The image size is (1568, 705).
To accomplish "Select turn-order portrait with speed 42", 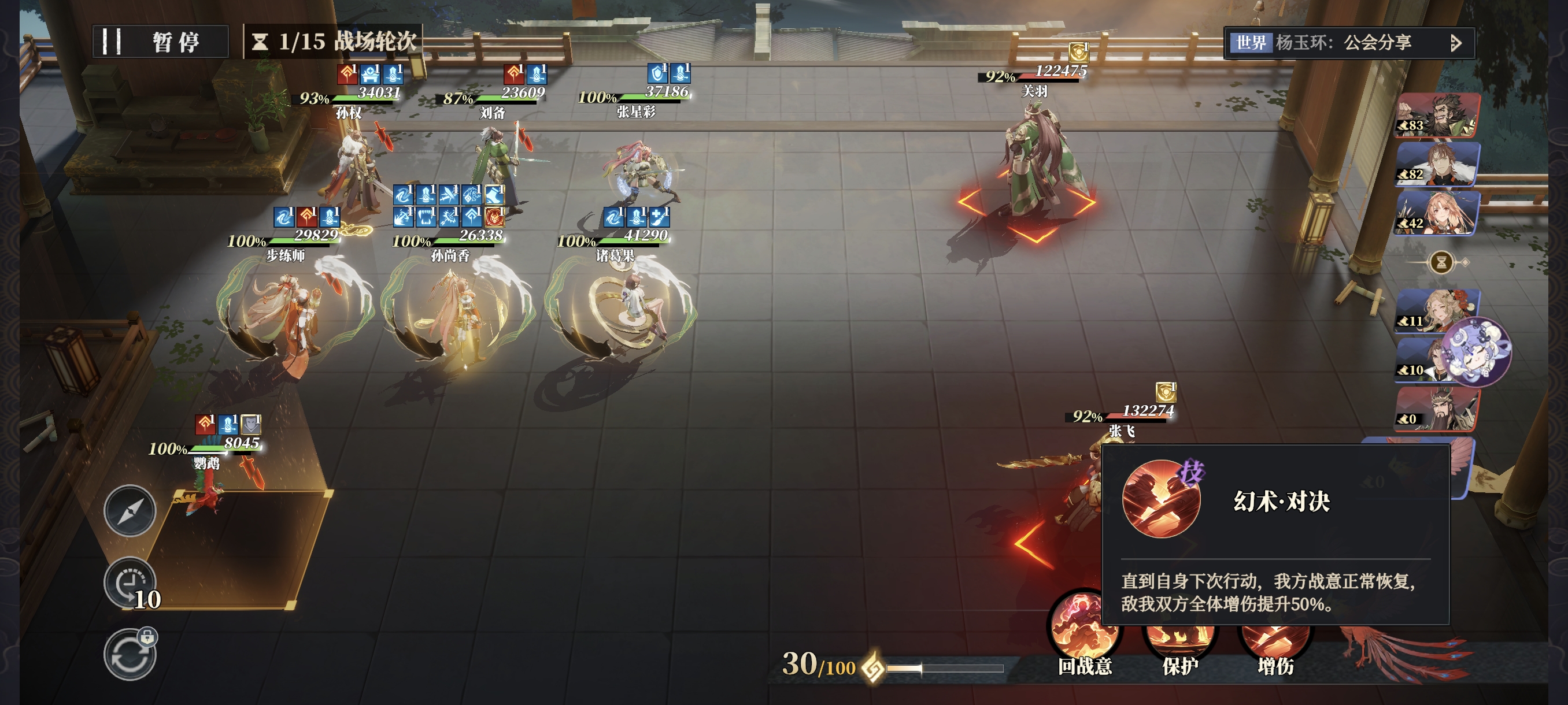I will coord(1437,213).
